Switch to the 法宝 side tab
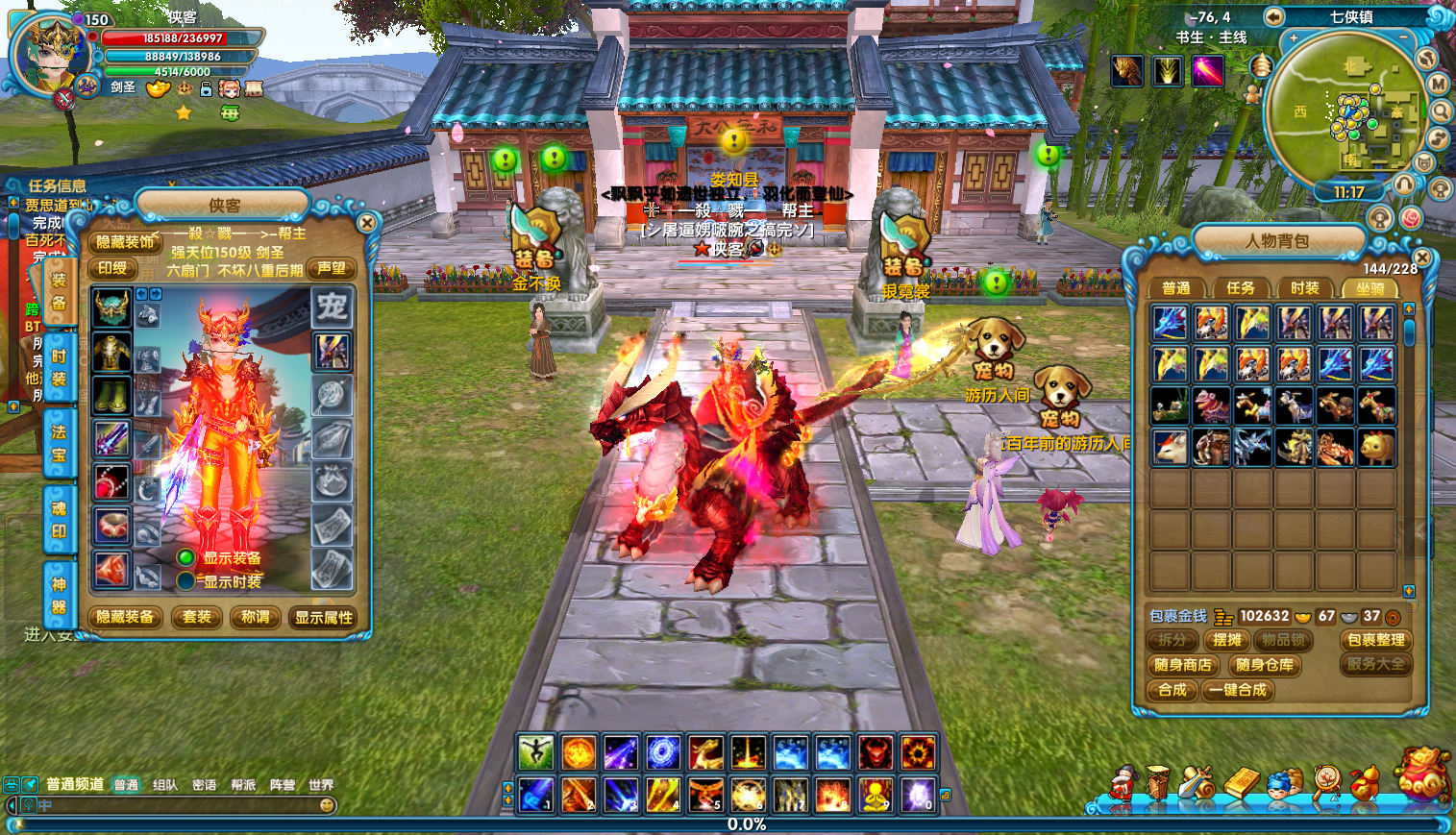The width and height of the screenshot is (1456, 835). point(59,443)
